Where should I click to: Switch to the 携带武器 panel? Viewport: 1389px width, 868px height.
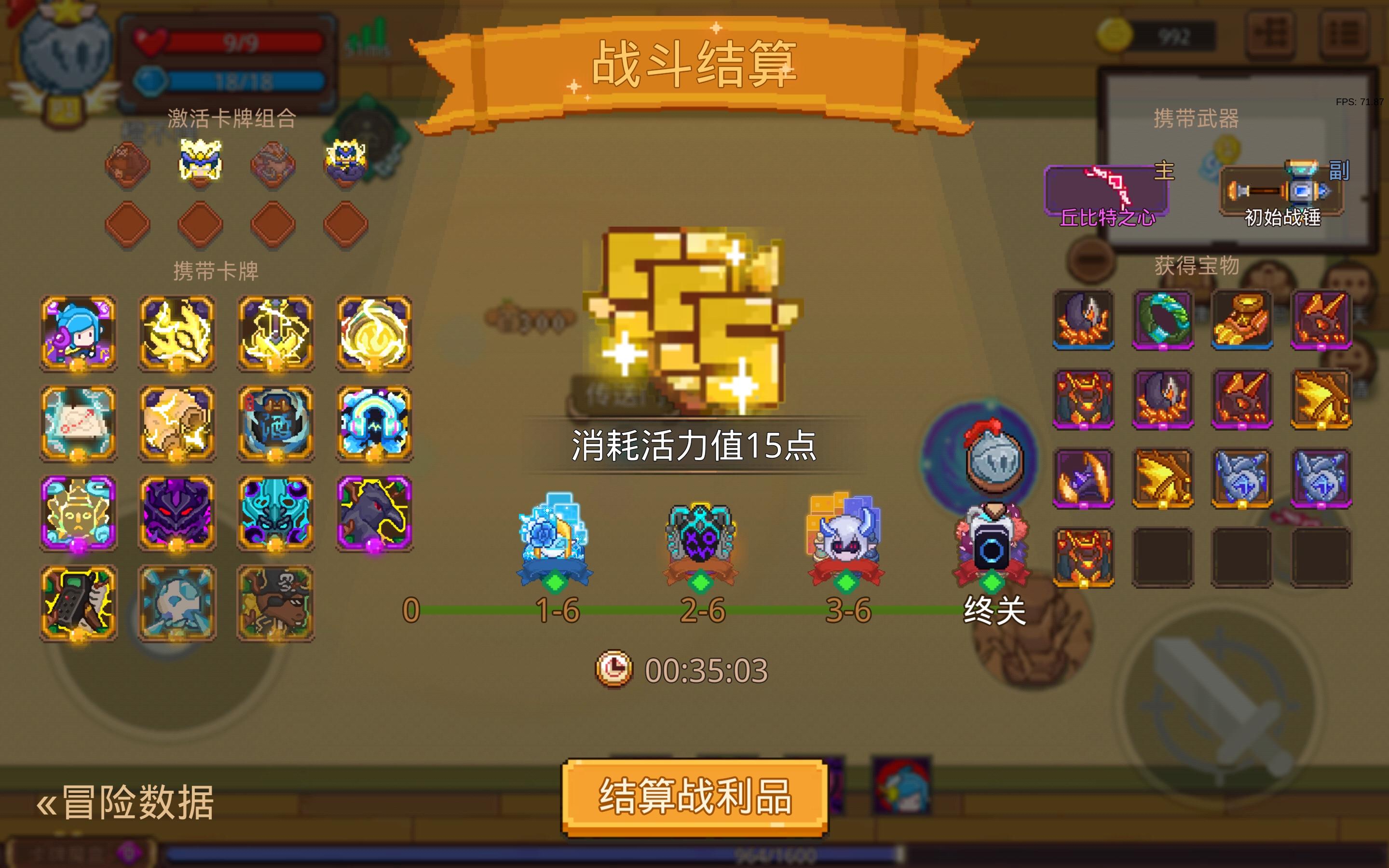(1197, 118)
